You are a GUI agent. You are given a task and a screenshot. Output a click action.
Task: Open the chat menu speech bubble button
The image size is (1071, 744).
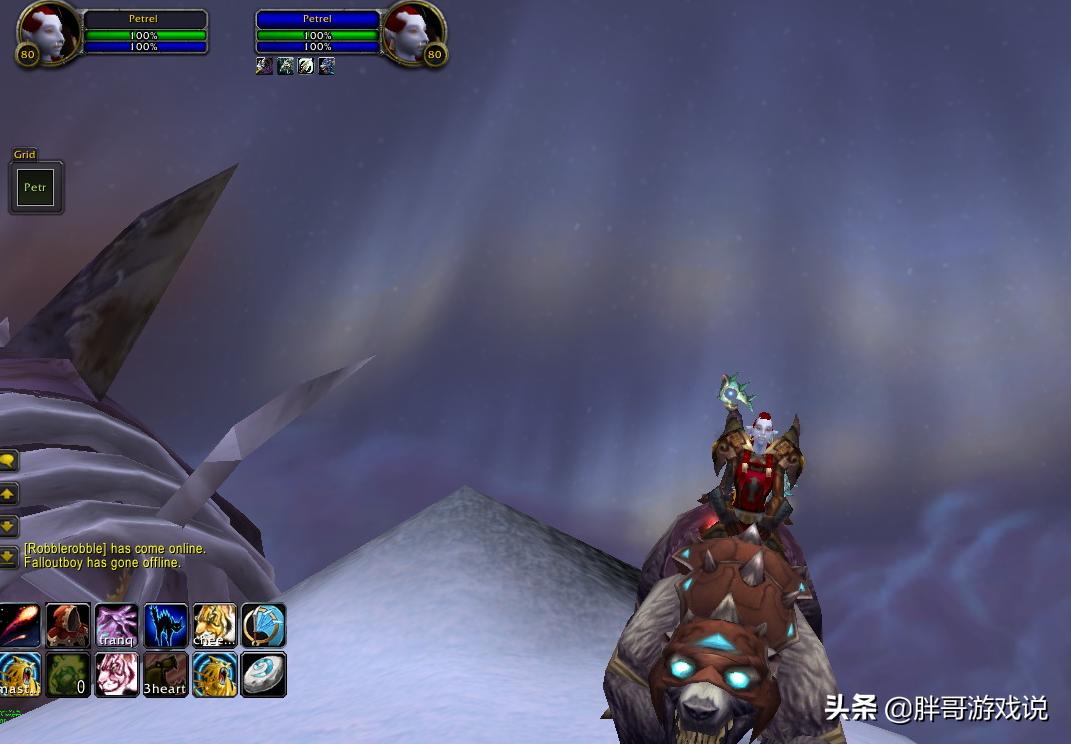[8, 460]
